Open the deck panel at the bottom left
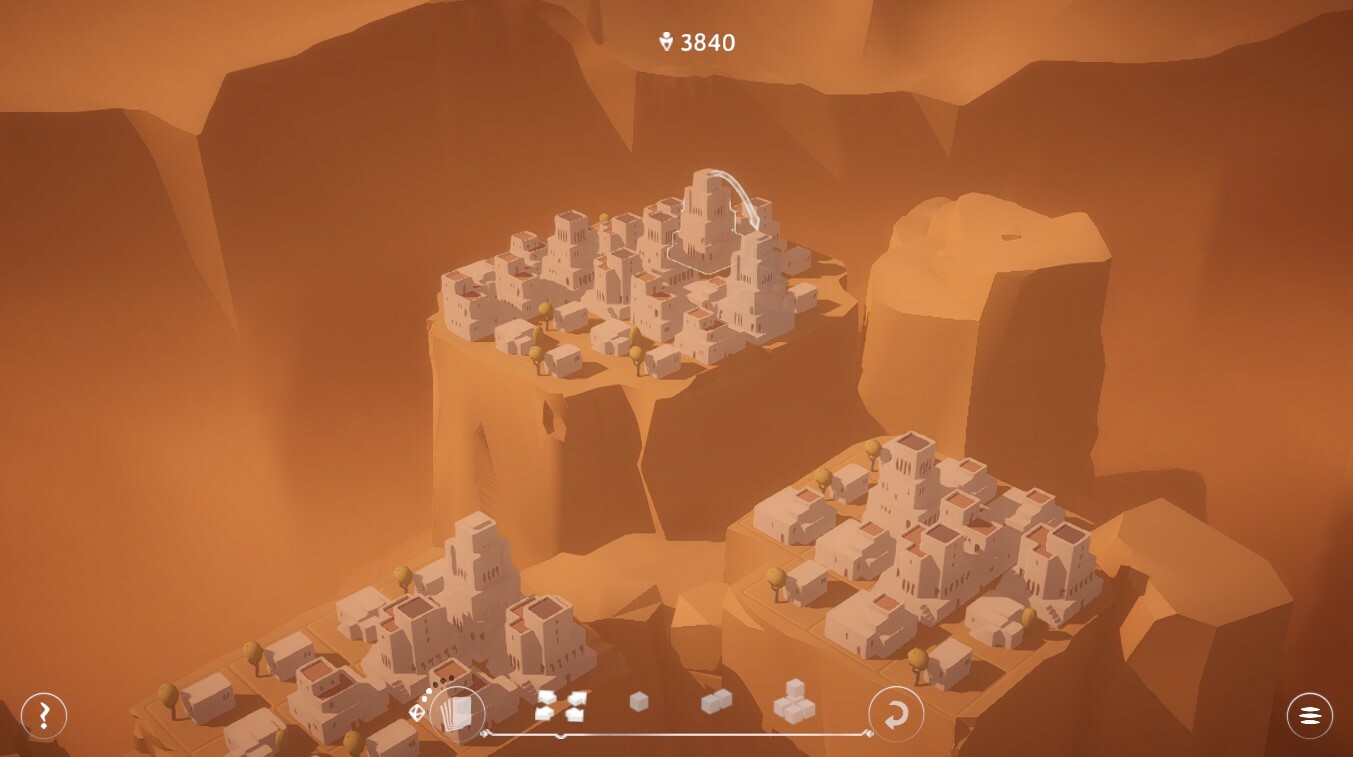The image size is (1353, 757). pyautogui.click(x=458, y=713)
